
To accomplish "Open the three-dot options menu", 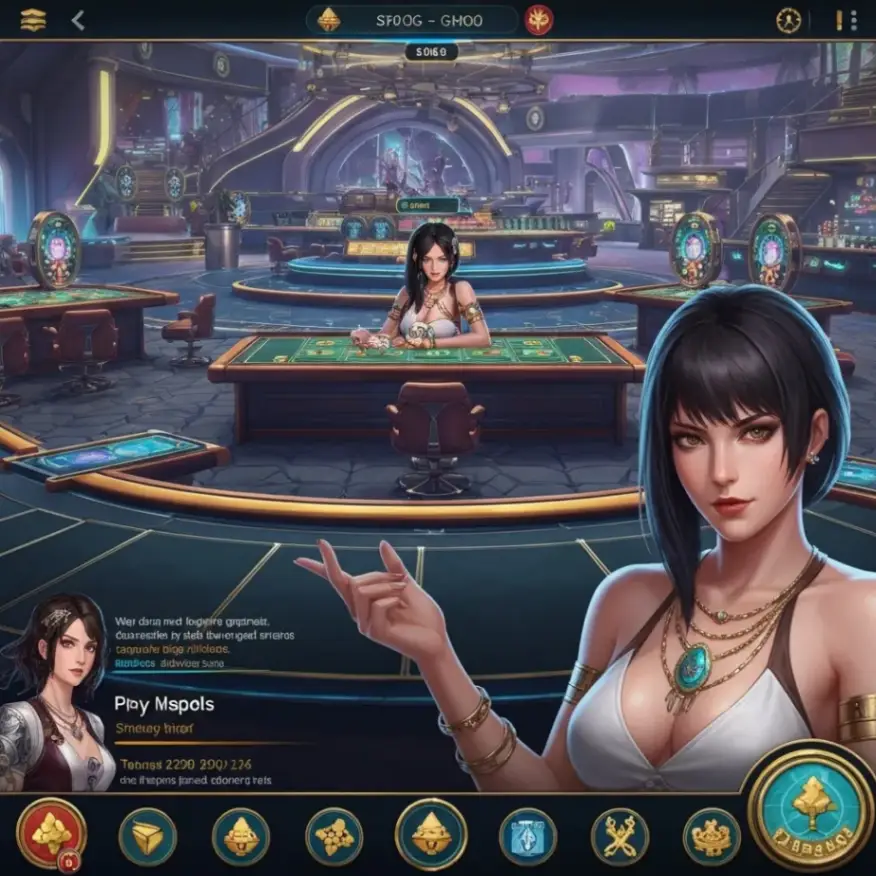I will pos(845,20).
